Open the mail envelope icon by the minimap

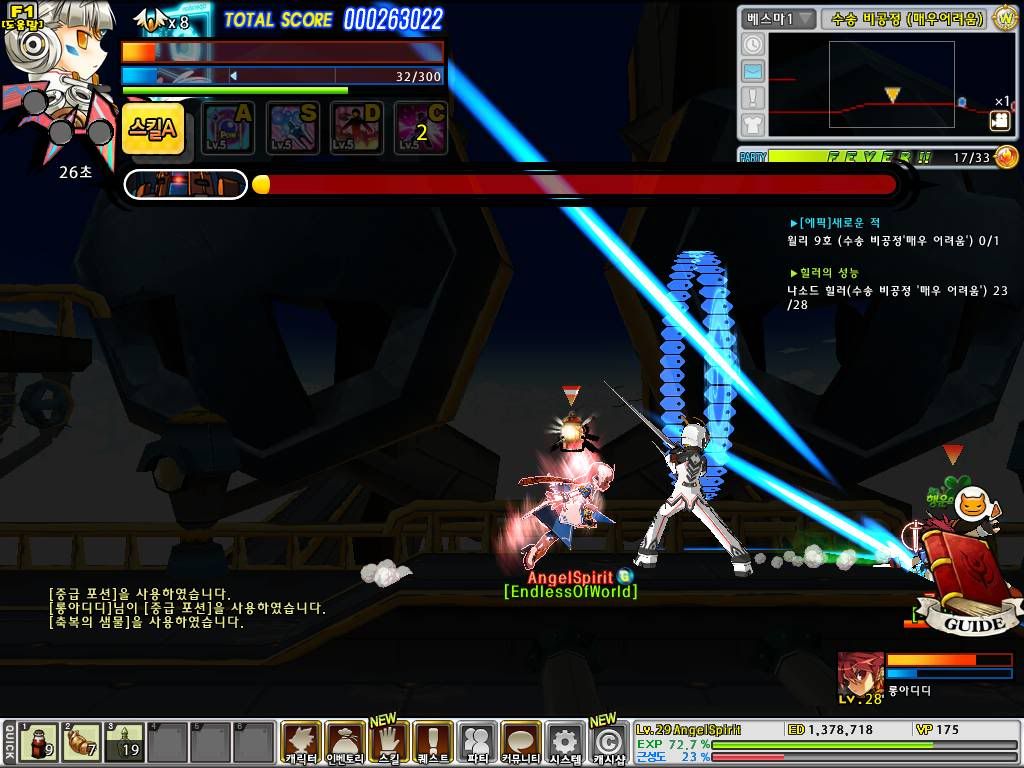pos(753,71)
